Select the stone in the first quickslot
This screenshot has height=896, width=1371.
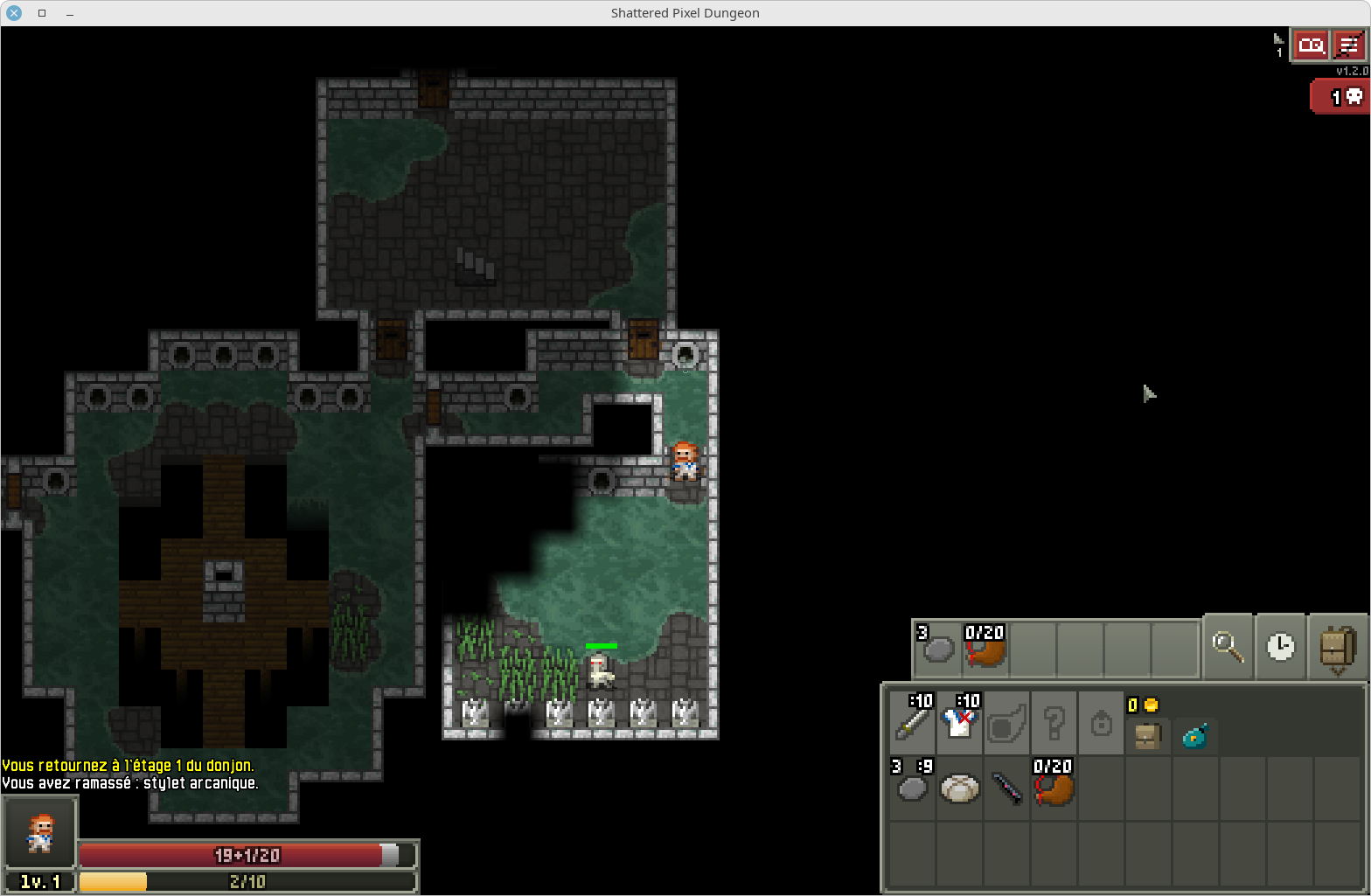point(936,647)
